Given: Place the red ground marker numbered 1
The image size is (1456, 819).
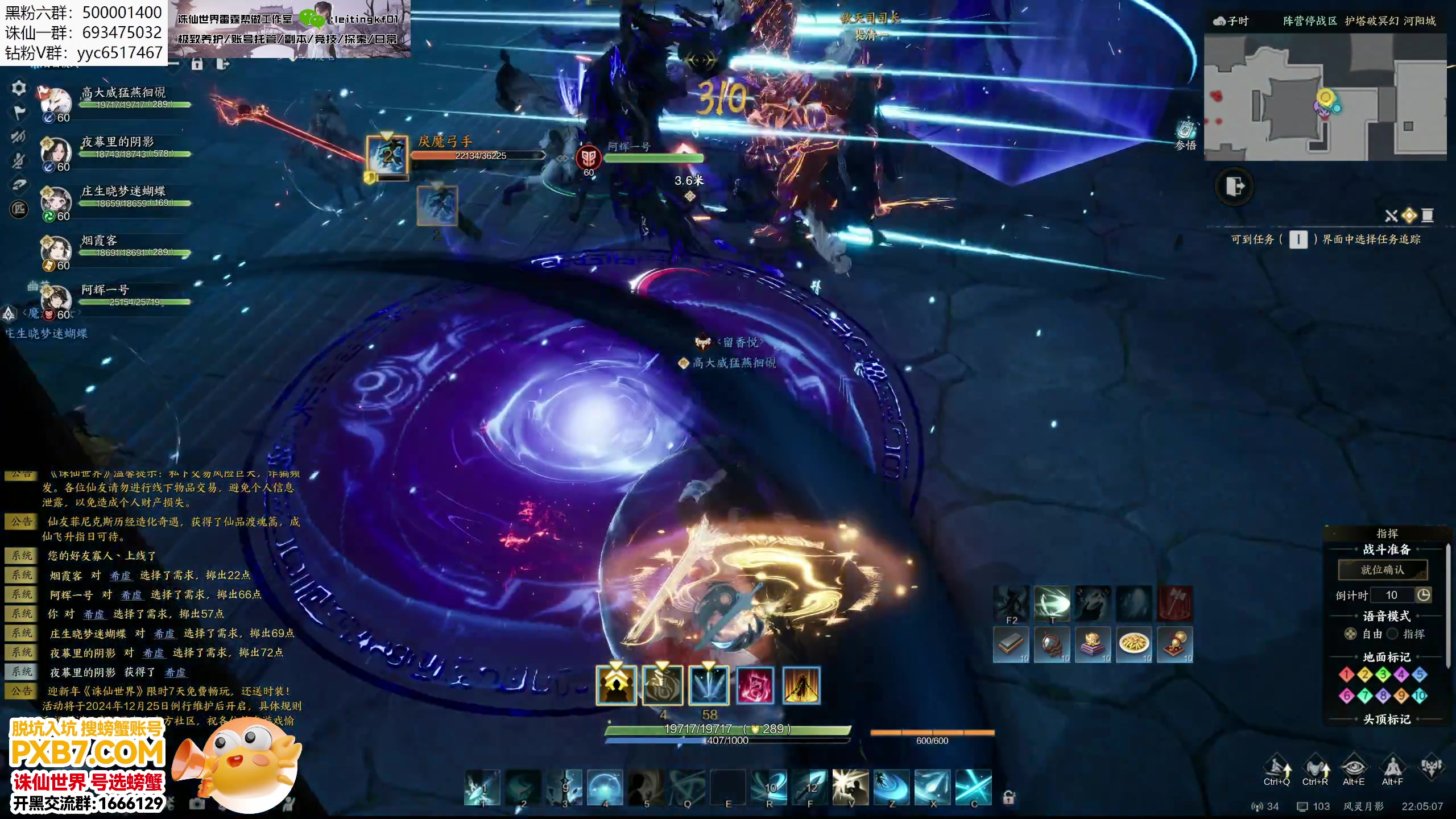Looking at the screenshot, I should (x=1346, y=675).
